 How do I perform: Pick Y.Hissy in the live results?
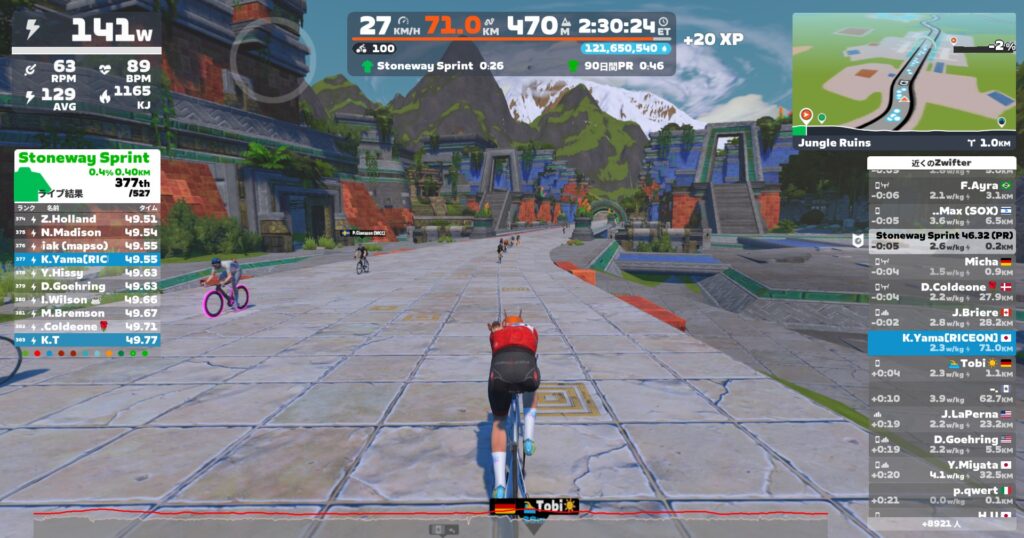[87, 272]
